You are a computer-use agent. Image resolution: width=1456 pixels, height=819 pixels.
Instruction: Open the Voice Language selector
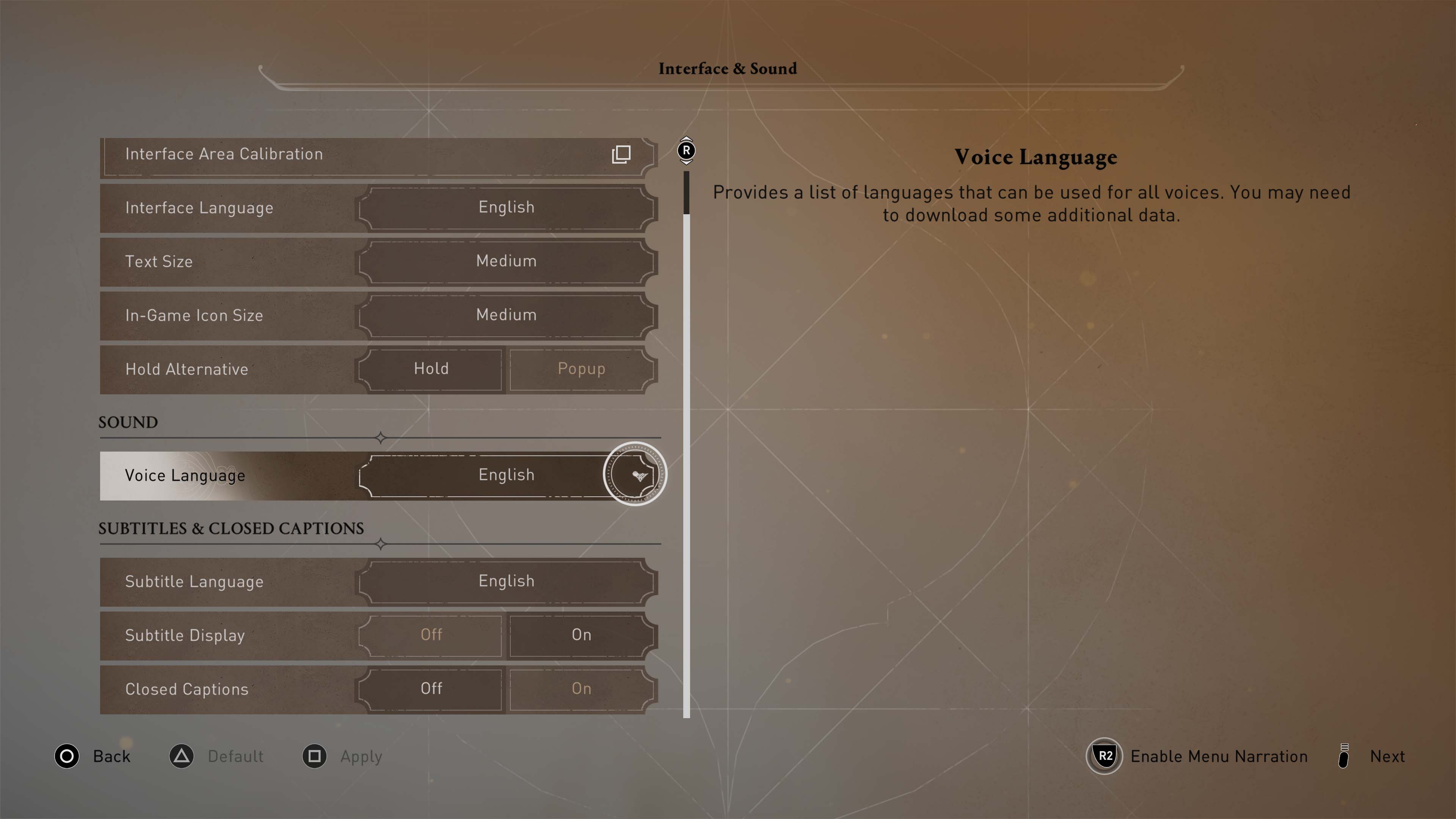506,475
